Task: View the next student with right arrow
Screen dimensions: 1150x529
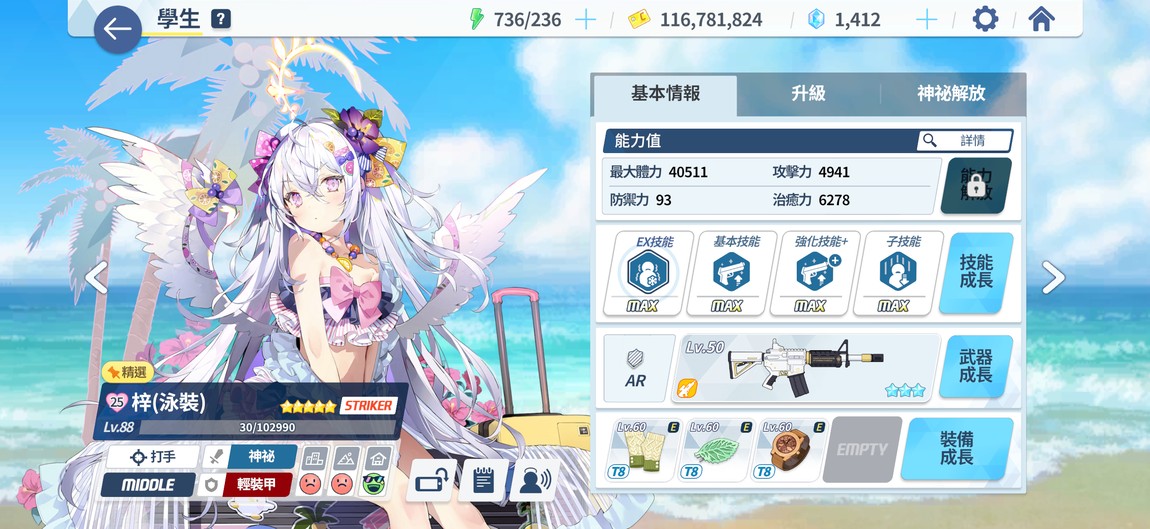Action: coord(1053,278)
